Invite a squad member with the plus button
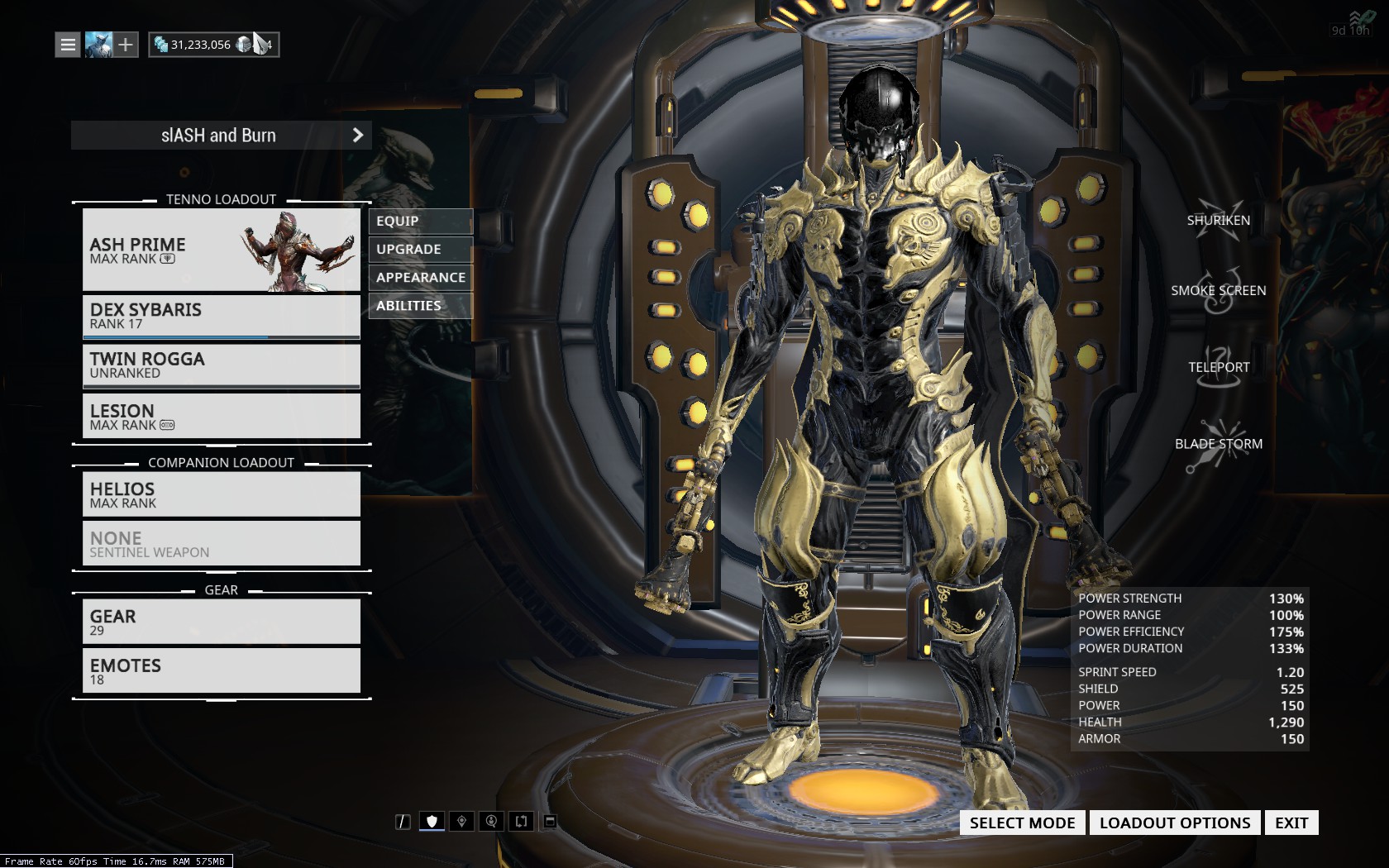The height and width of the screenshot is (868, 1389). coord(126,45)
